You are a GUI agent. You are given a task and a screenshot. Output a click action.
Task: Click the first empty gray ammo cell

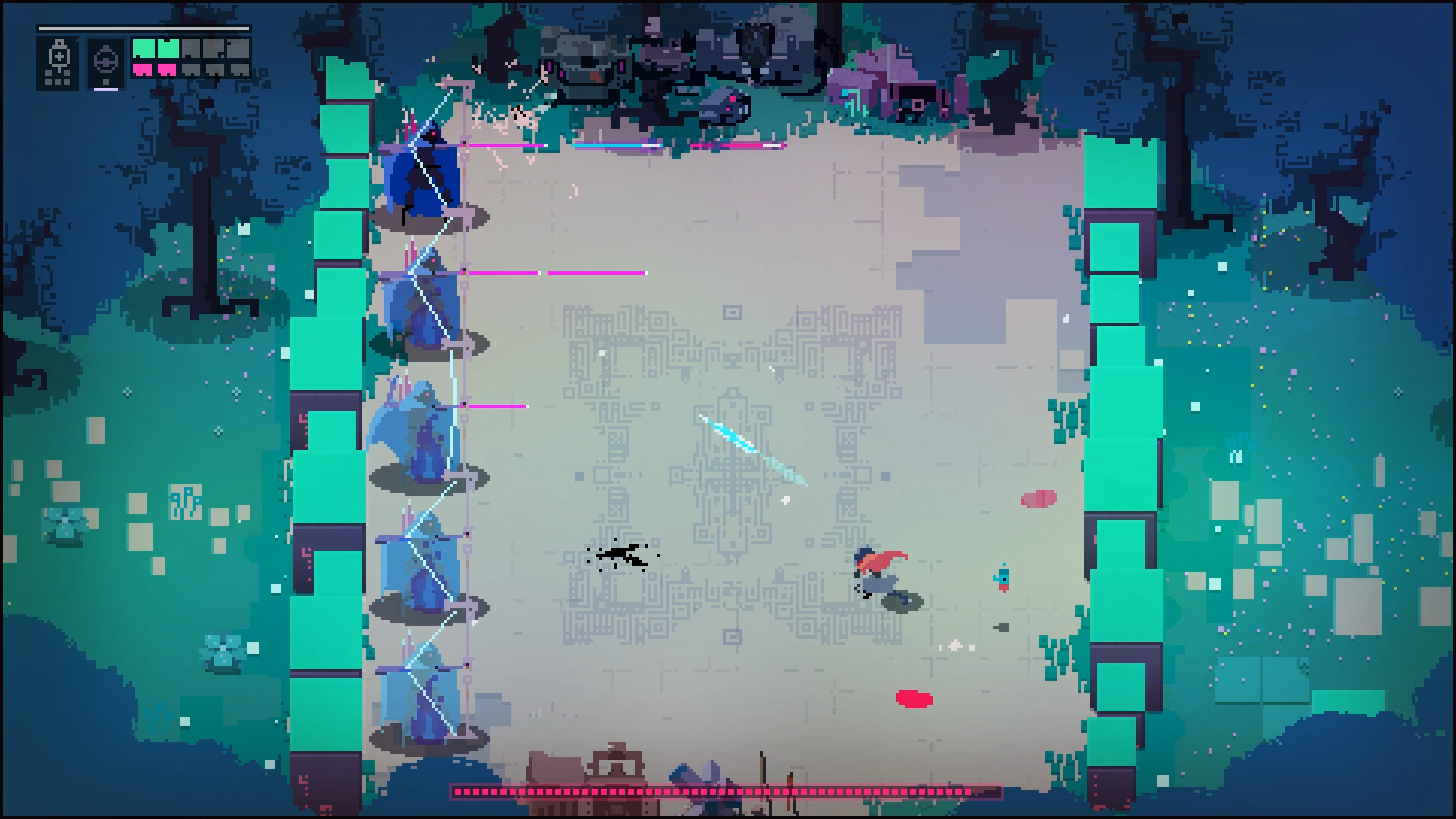tap(191, 71)
